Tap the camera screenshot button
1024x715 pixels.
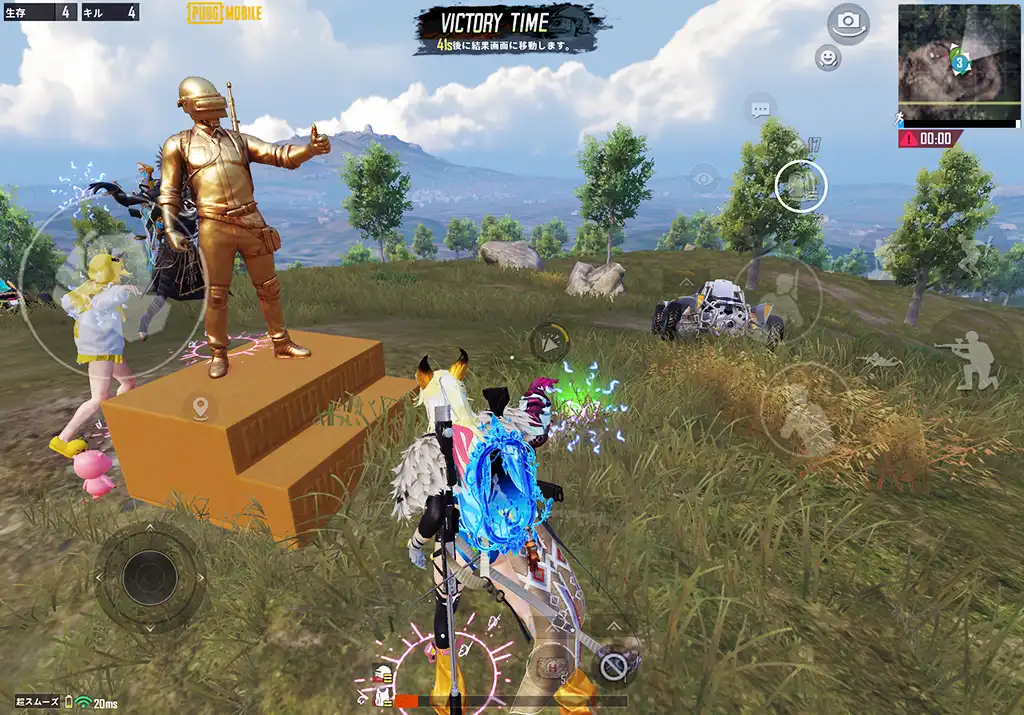pyautogui.click(x=848, y=22)
